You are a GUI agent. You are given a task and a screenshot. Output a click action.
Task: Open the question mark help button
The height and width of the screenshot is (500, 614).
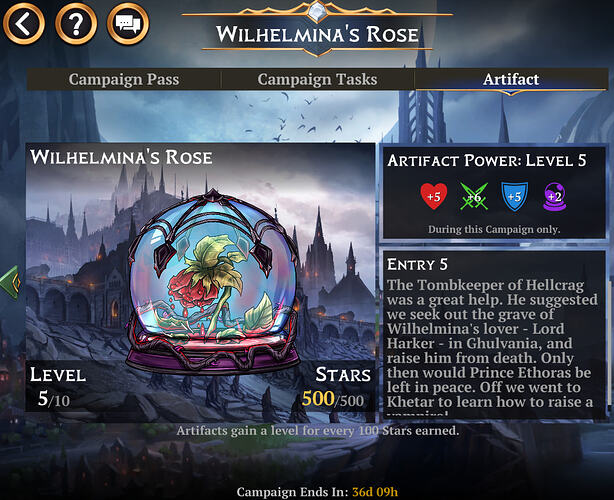click(x=75, y=21)
